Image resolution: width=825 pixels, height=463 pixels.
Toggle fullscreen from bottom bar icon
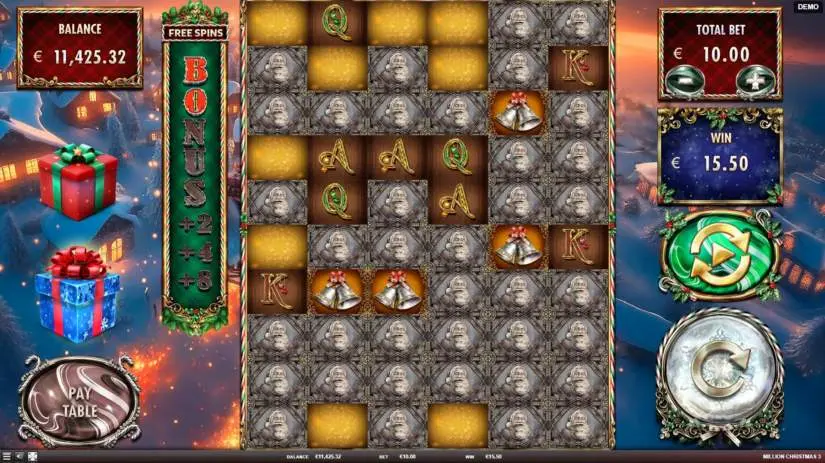[x=32, y=456]
